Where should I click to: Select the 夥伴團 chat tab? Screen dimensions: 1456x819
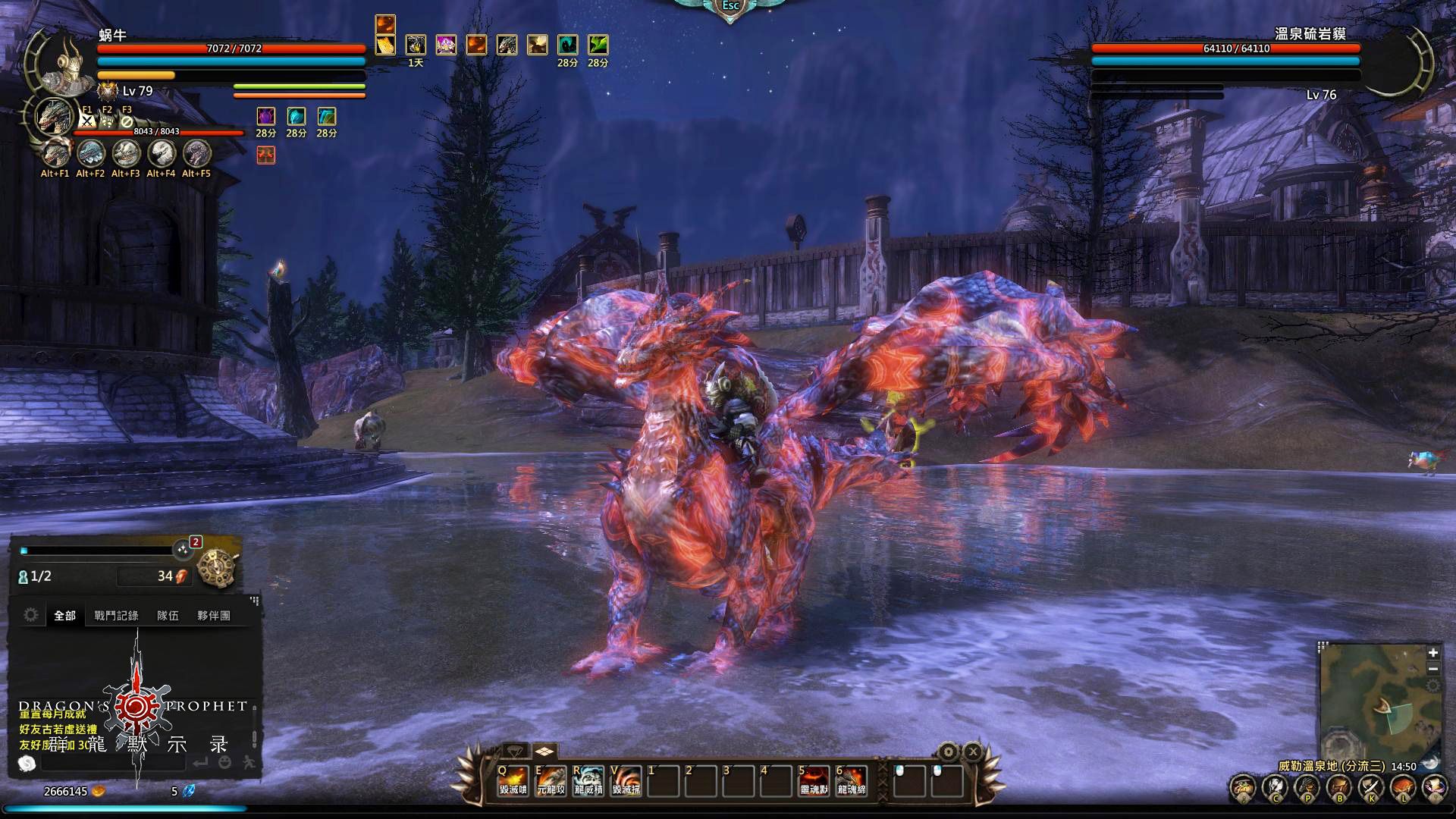214,616
